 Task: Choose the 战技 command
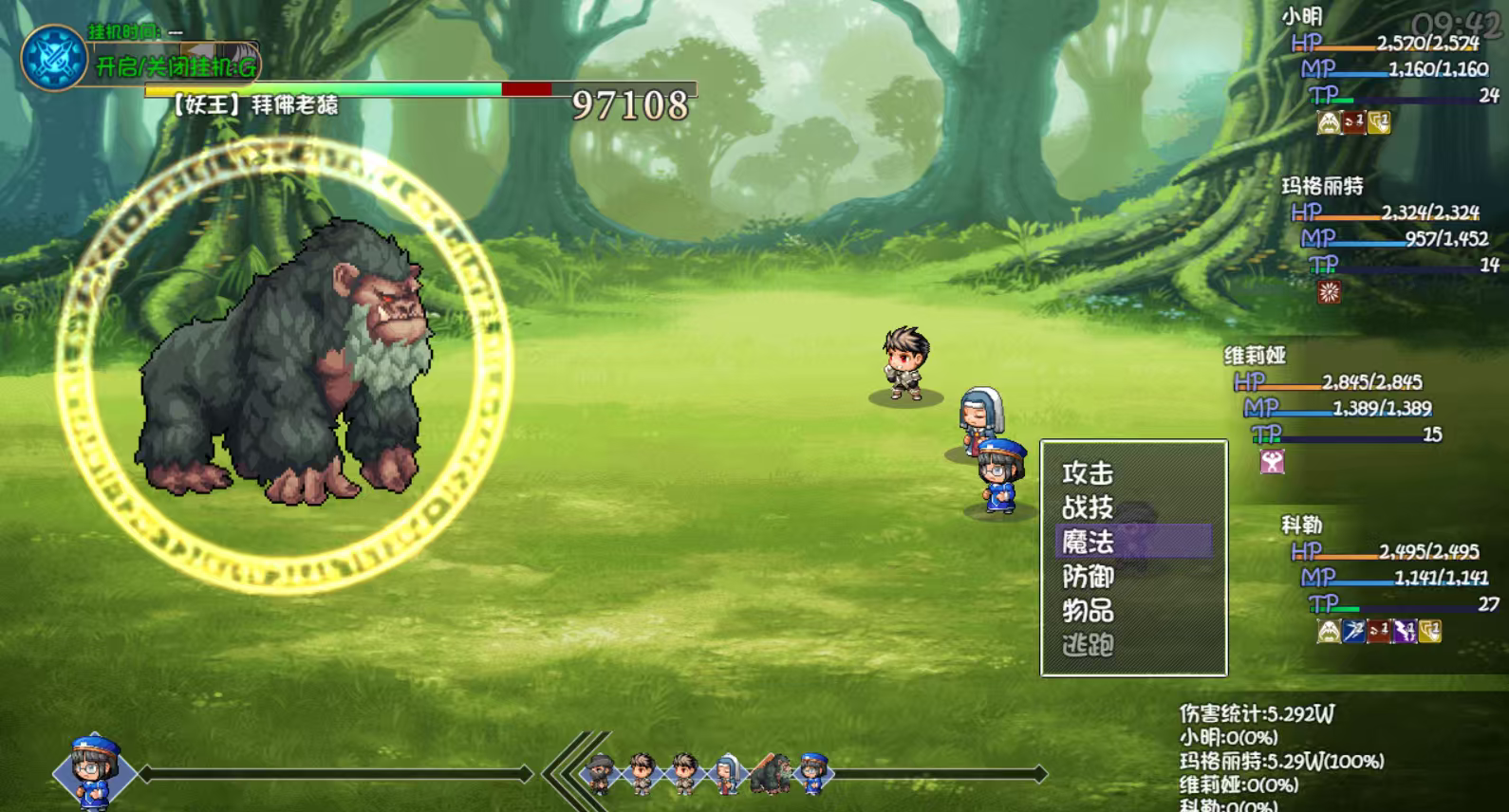tap(1088, 507)
